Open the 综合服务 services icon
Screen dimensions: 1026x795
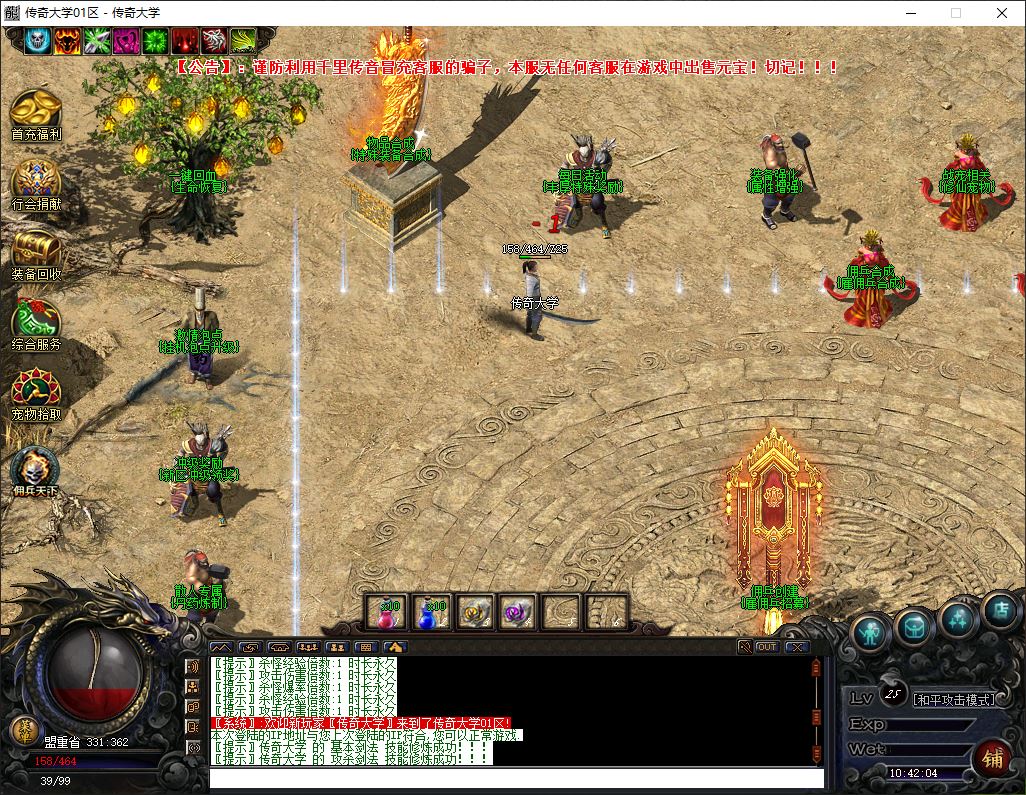(x=36, y=320)
